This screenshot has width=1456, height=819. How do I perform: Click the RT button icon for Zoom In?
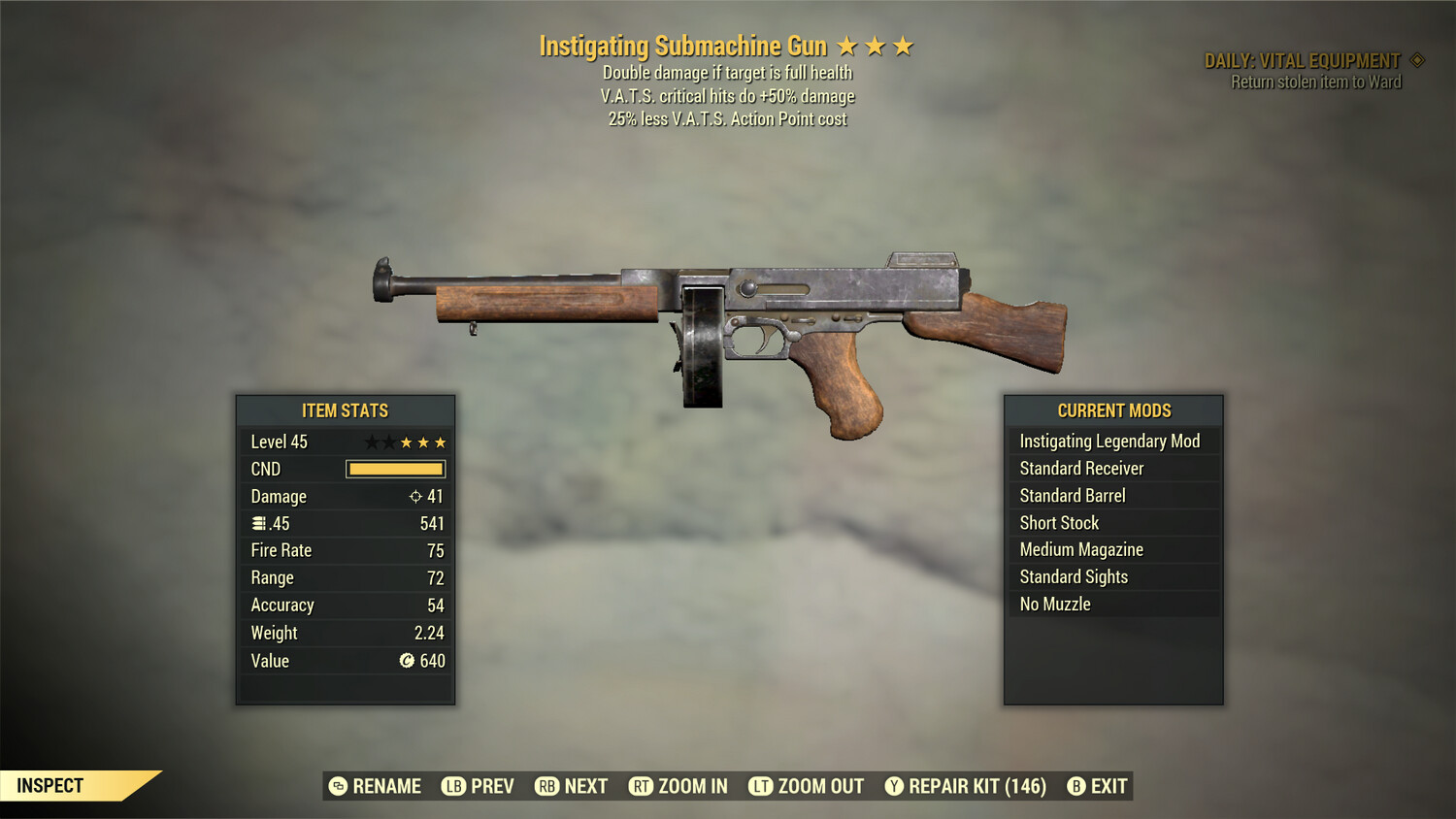pyautogui.click(x=642, y=786)
